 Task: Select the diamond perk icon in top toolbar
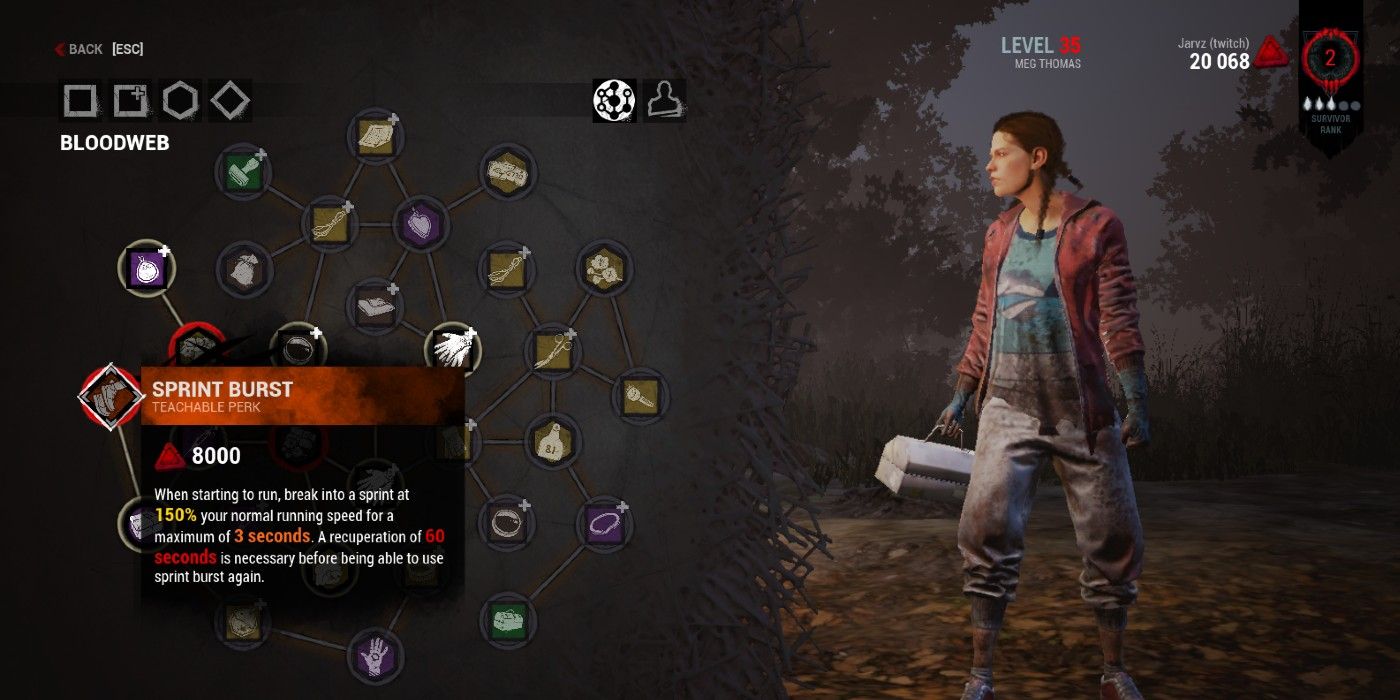pos(230,100)
